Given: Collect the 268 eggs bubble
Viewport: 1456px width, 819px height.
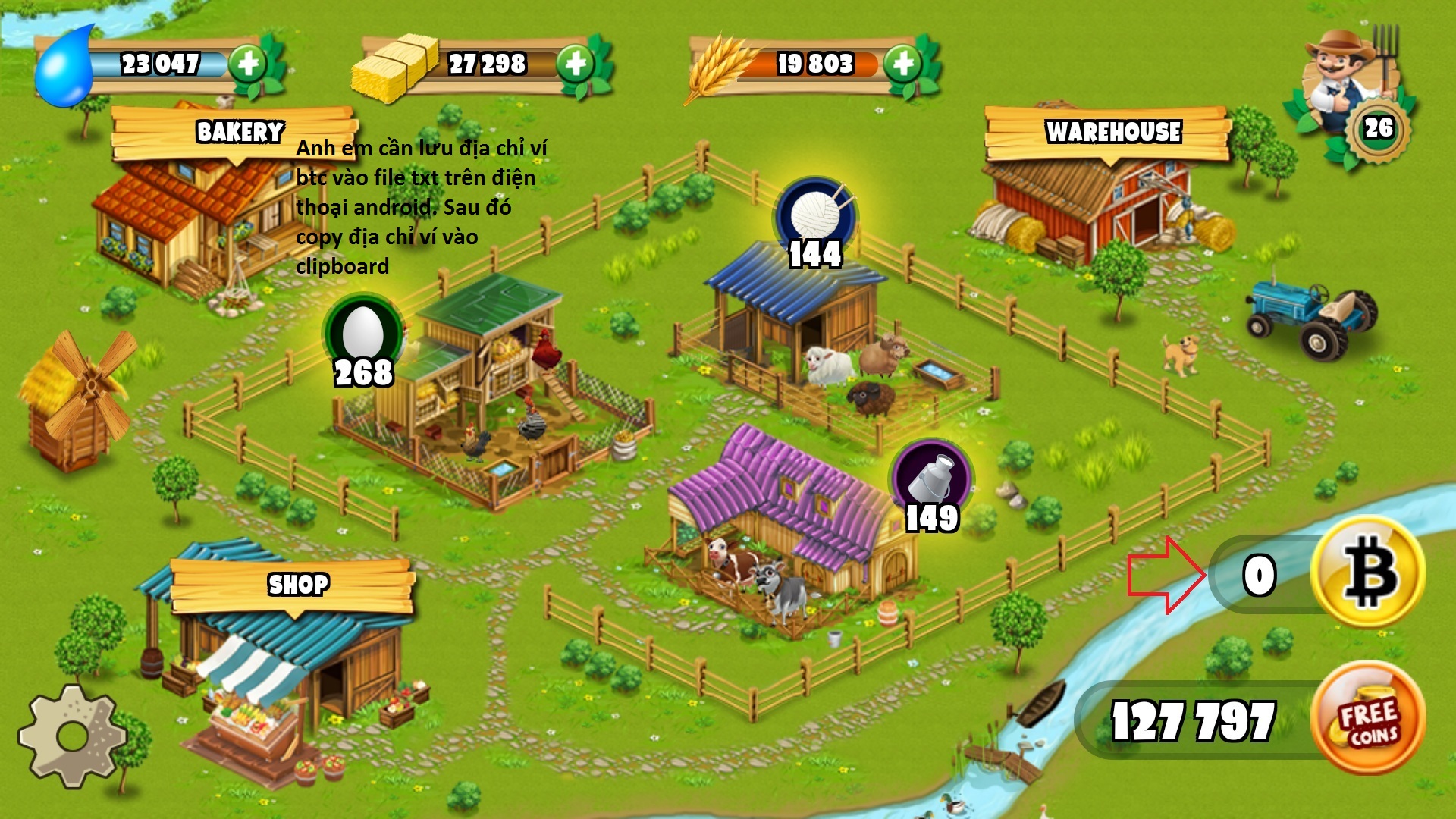Looking at the screenshot, I should pyautogui.click(x=363, y=337).
